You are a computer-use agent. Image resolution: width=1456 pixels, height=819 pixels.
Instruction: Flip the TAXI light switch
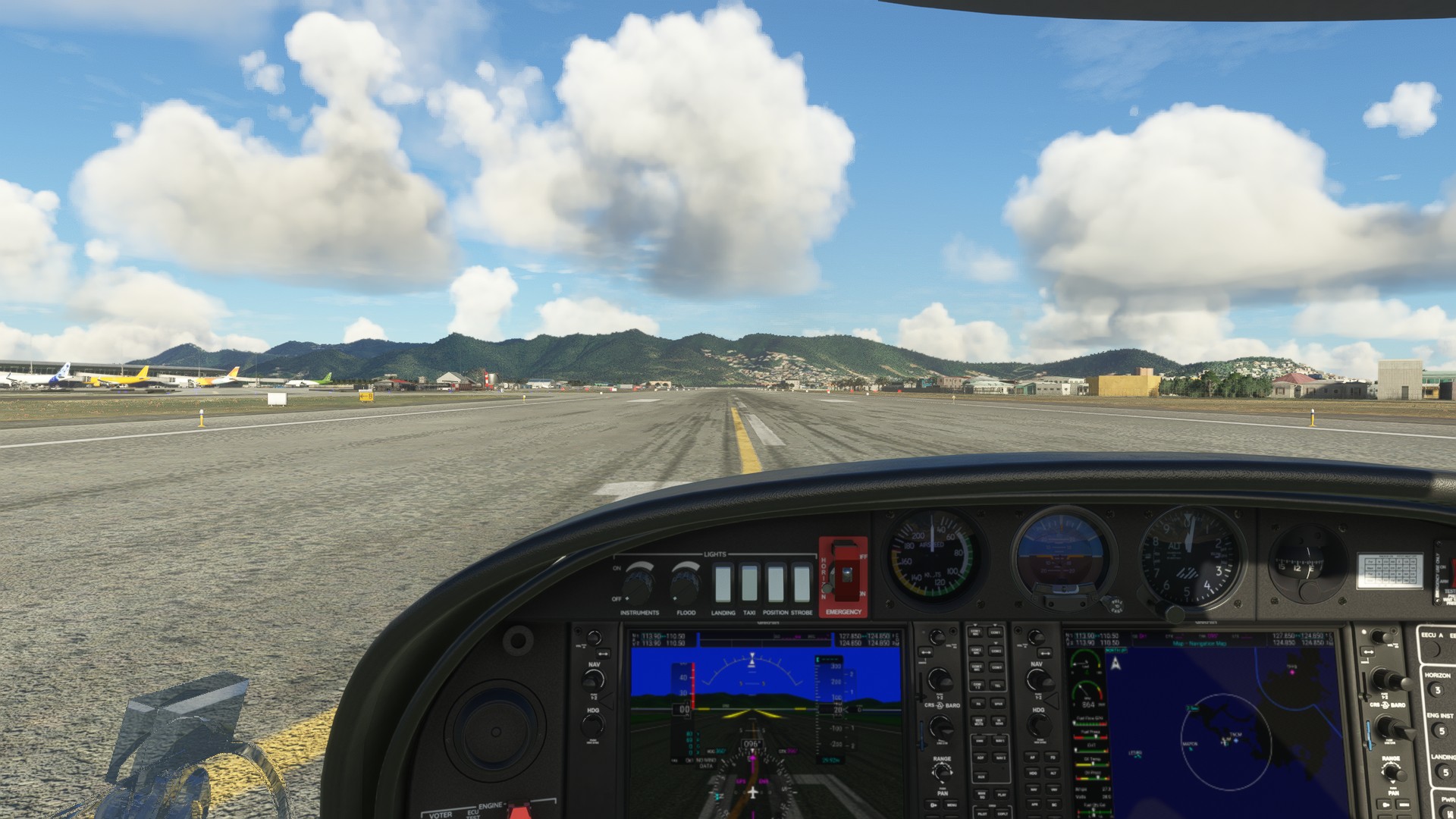[x=749, y=582]
